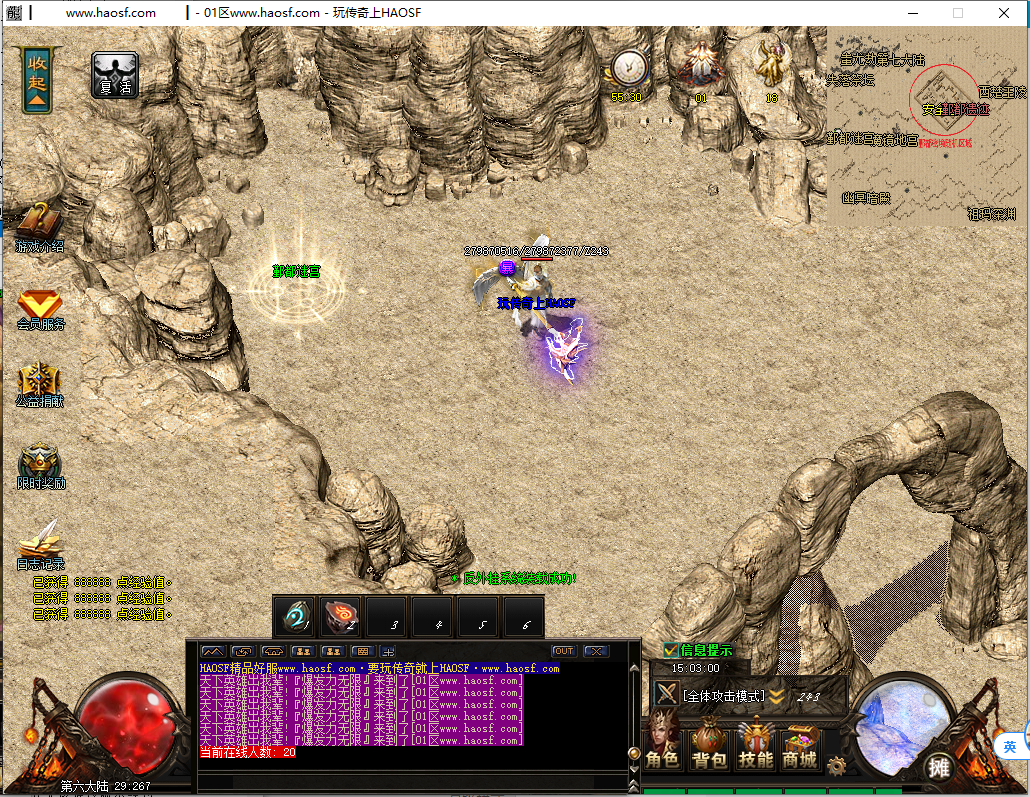Screen dimensions: 1030x797
Task: Toggle the 信息提示 info tips checkbox
Action: pos(671,650)
